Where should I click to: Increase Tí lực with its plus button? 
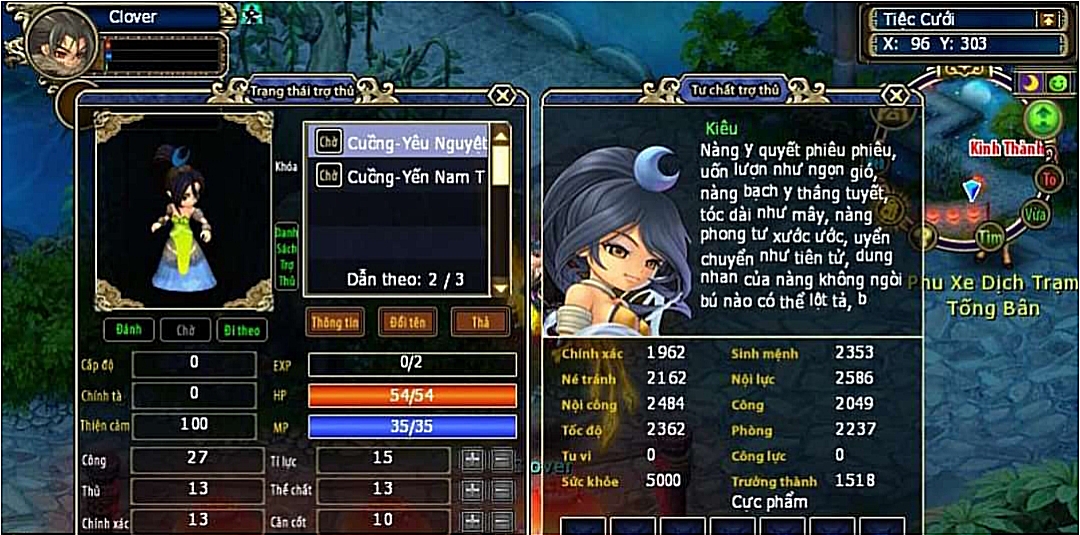coord(472,459)
